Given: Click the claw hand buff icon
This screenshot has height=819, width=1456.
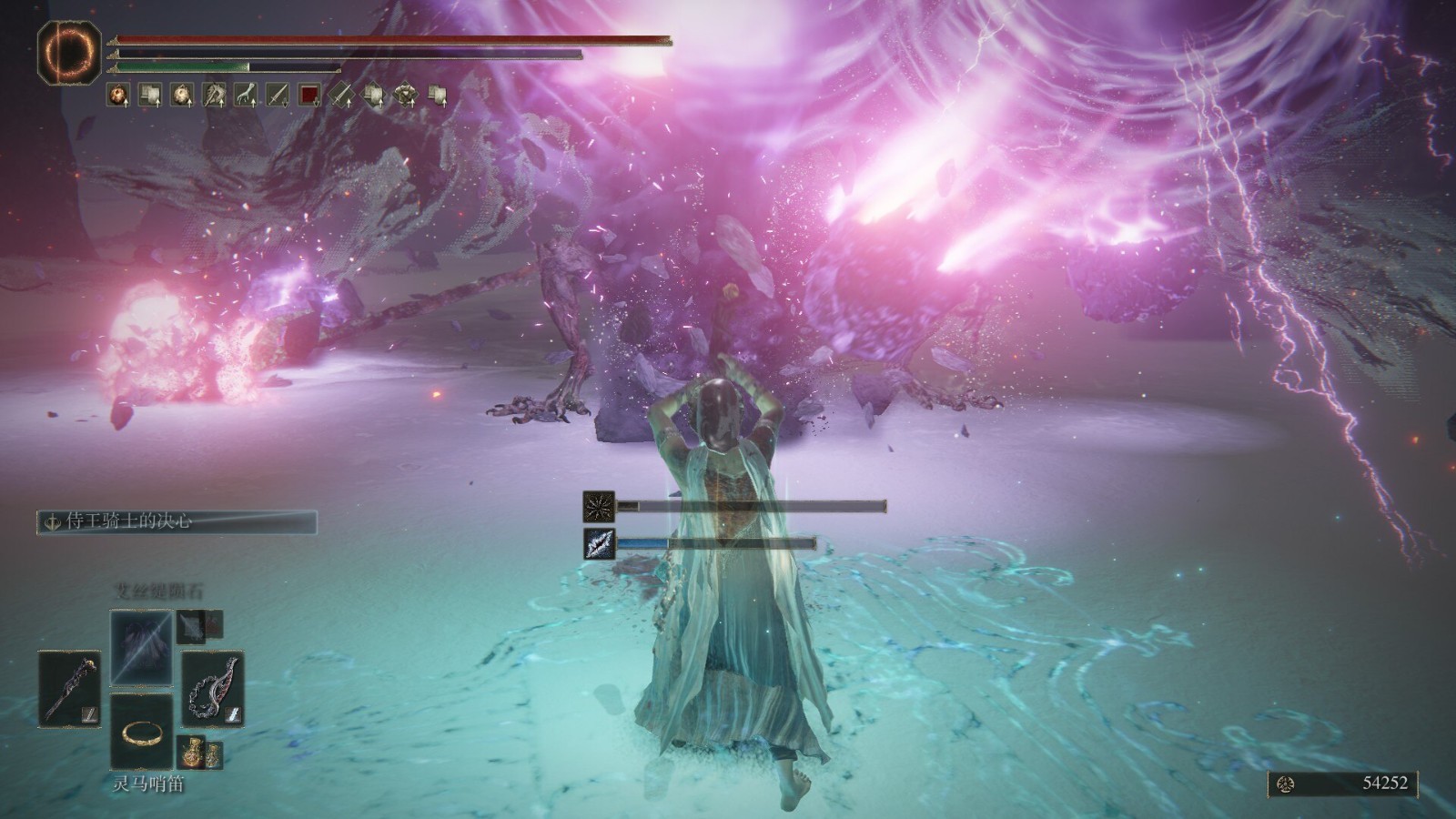Looking at the screenshot, I should [x=246, y=94].
